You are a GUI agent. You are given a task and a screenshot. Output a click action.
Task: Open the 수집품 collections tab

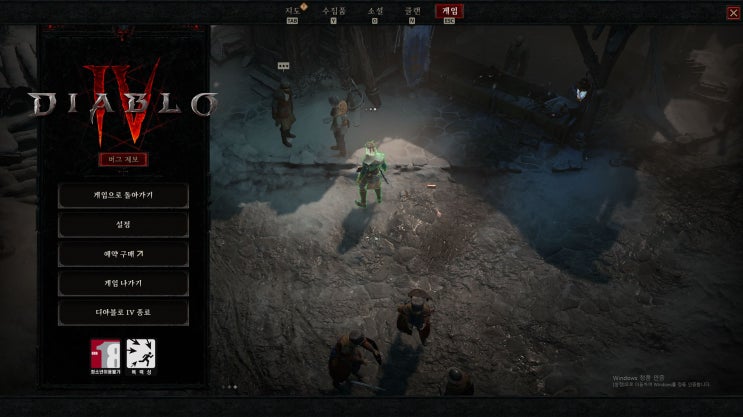[333, 11]
